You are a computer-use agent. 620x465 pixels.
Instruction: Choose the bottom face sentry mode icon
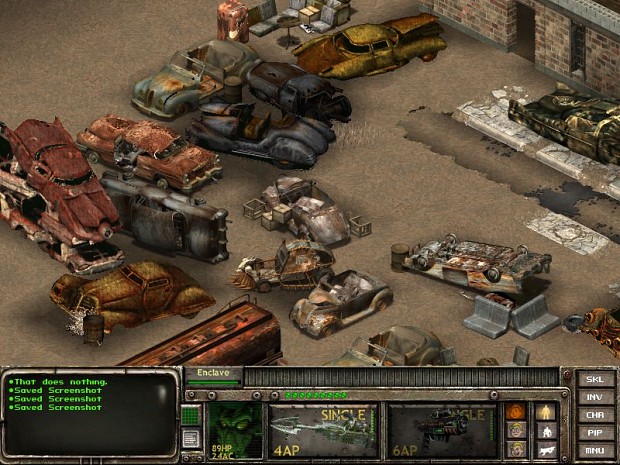point(516,448)
